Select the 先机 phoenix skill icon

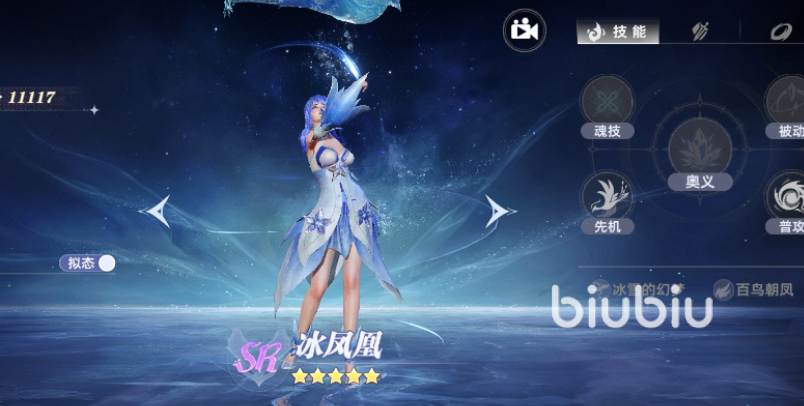click(607, 197)
